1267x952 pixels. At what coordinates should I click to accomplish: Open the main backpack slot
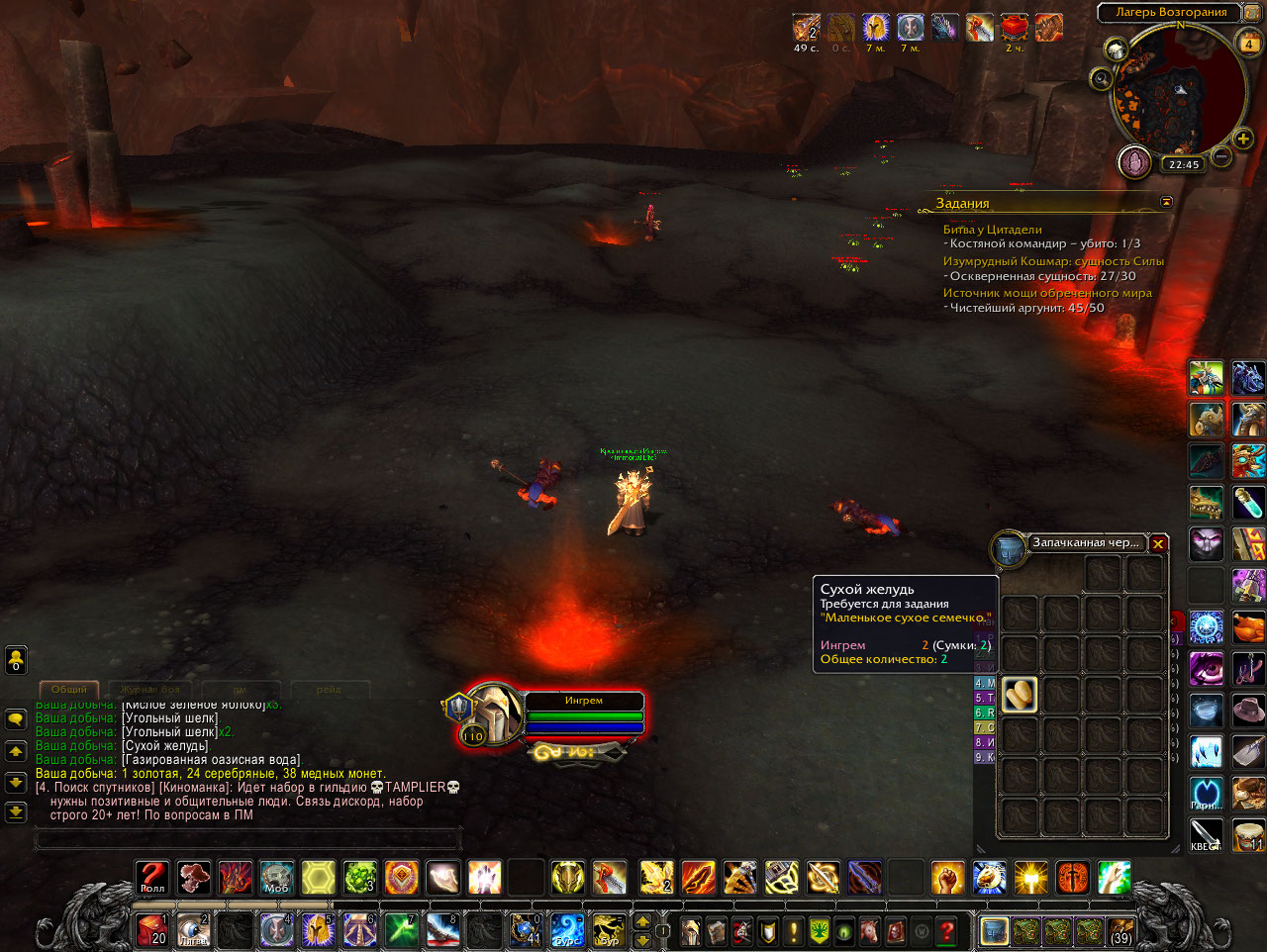pos(995,931)
